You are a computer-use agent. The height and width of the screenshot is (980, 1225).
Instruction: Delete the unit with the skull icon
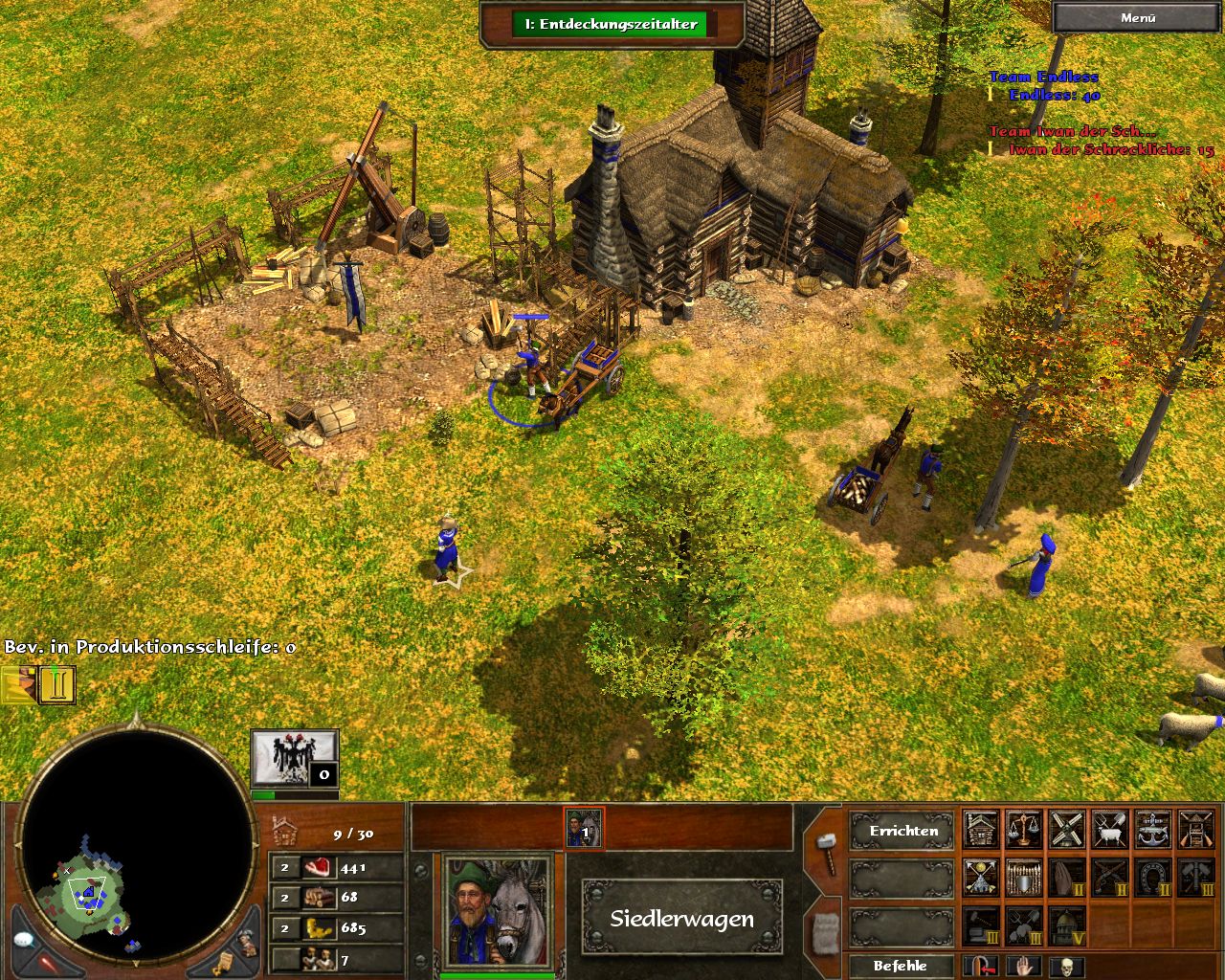point(1066,967)
